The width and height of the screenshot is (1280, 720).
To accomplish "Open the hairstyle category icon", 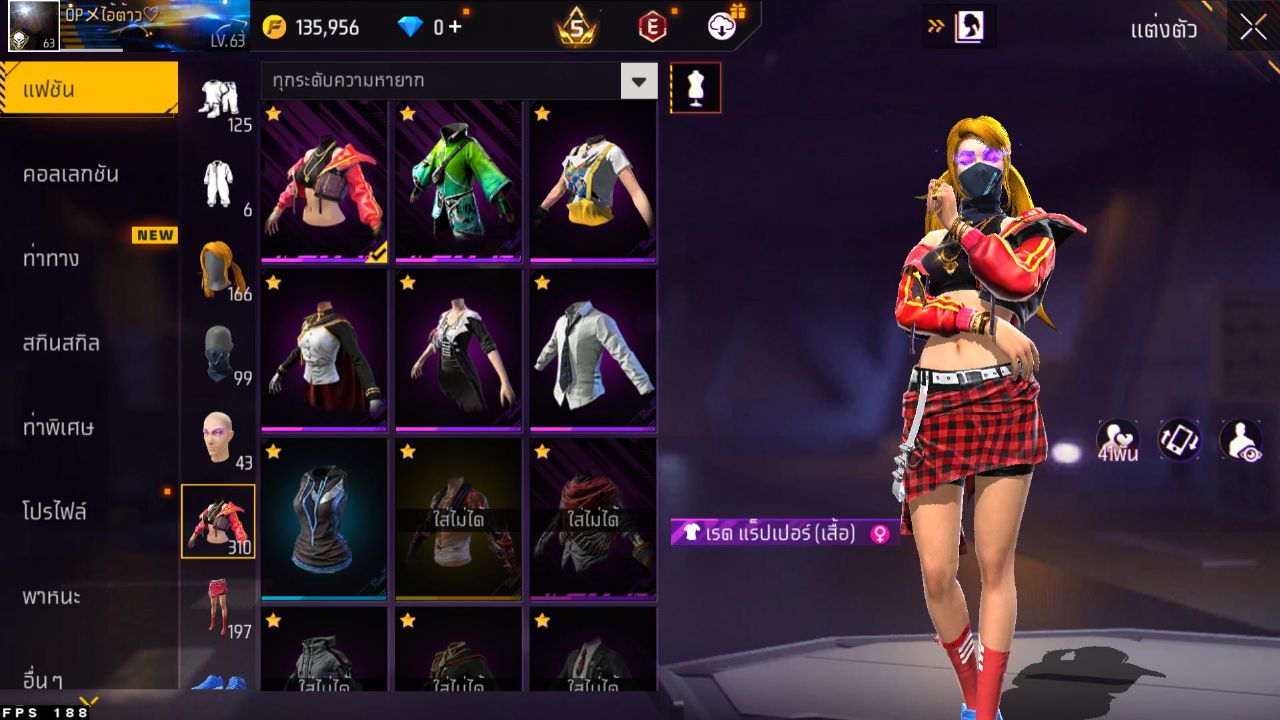I will (221, 266).
